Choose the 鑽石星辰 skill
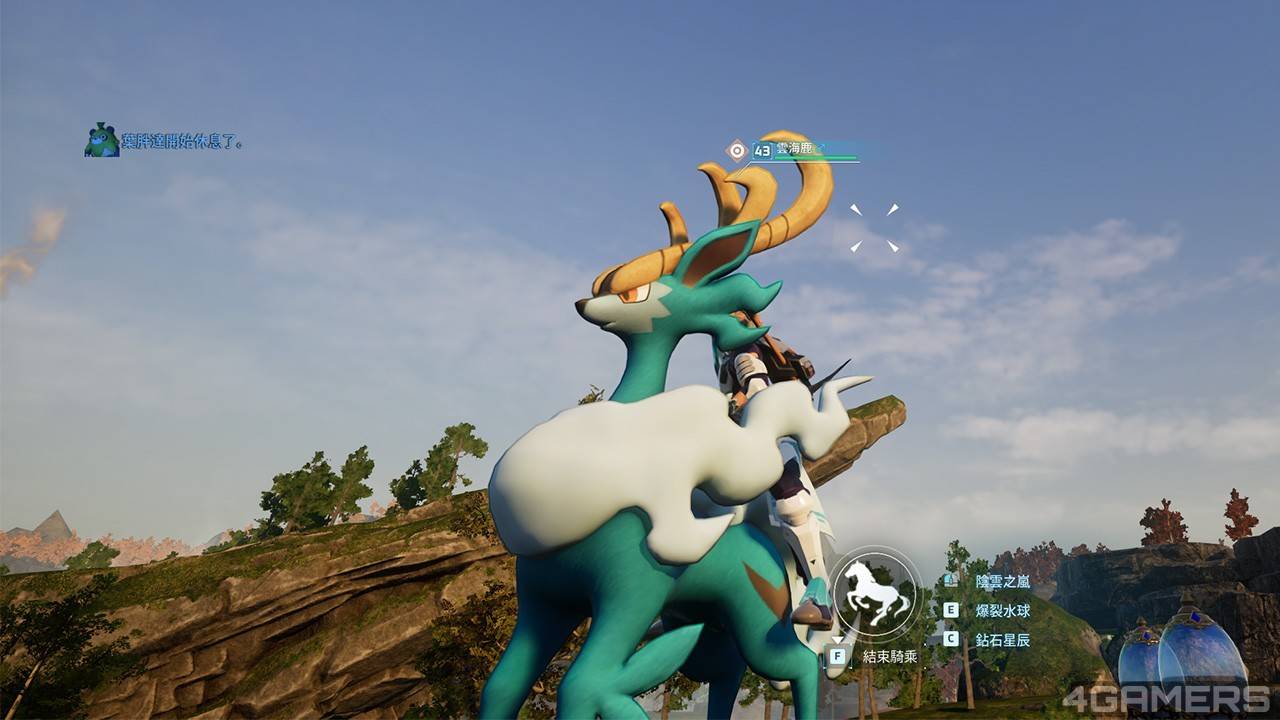1280x720 pixels. (1002, 639)
